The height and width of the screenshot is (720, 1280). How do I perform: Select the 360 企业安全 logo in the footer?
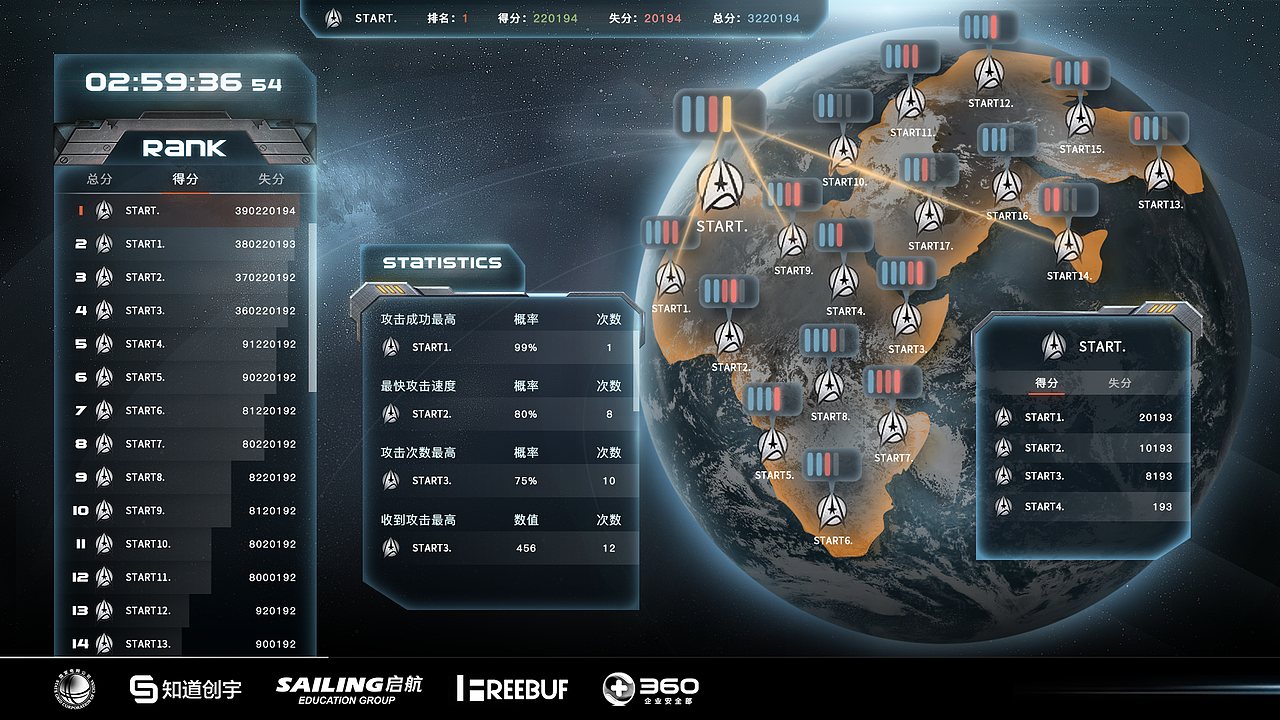[x=649, y=689]
